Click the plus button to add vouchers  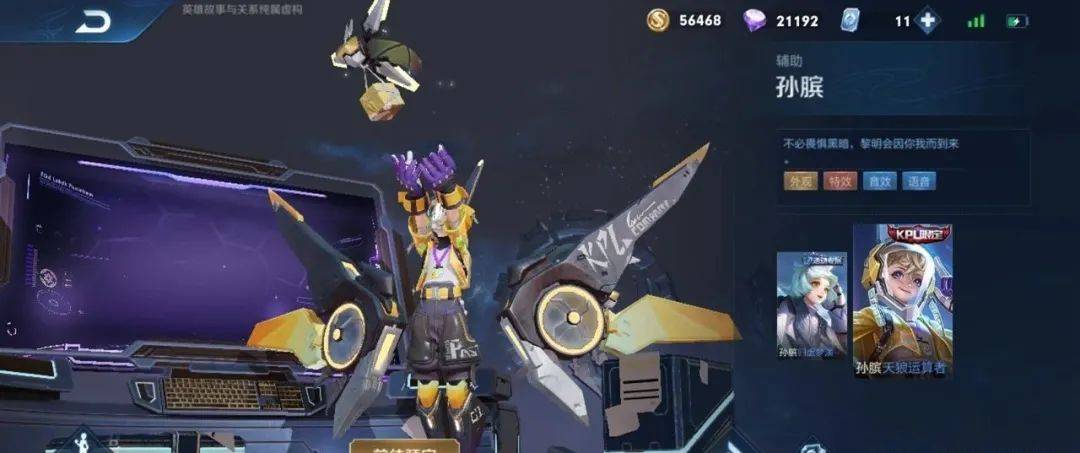point(927,21)
